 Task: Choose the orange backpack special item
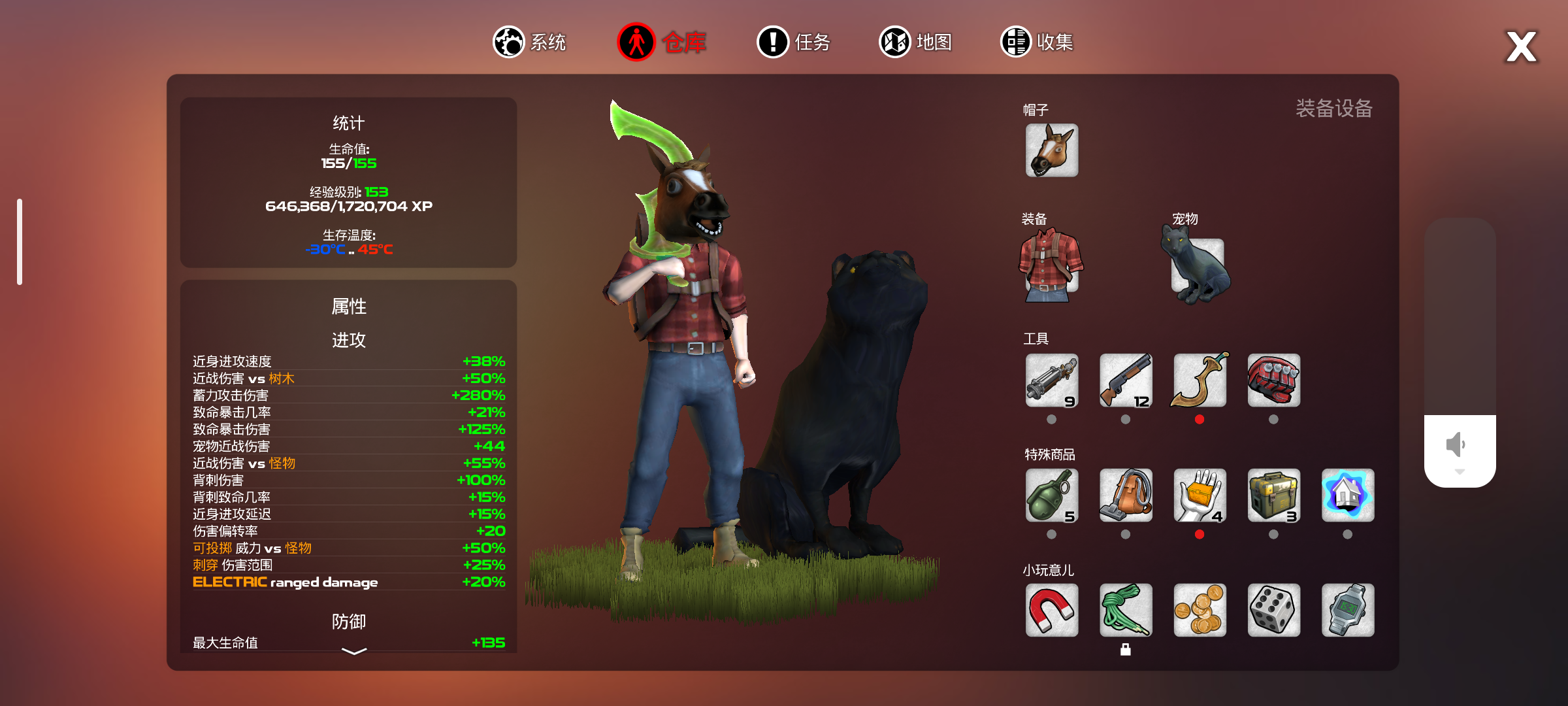point(1125,496)
